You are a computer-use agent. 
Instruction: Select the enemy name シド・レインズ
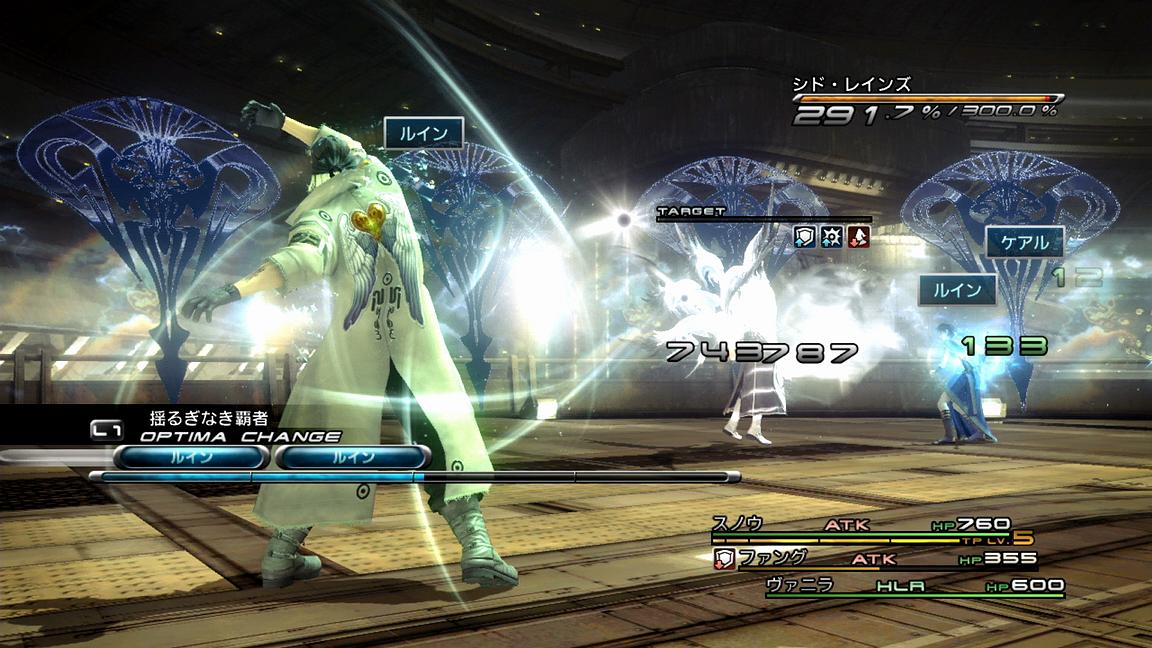point(851,84)
